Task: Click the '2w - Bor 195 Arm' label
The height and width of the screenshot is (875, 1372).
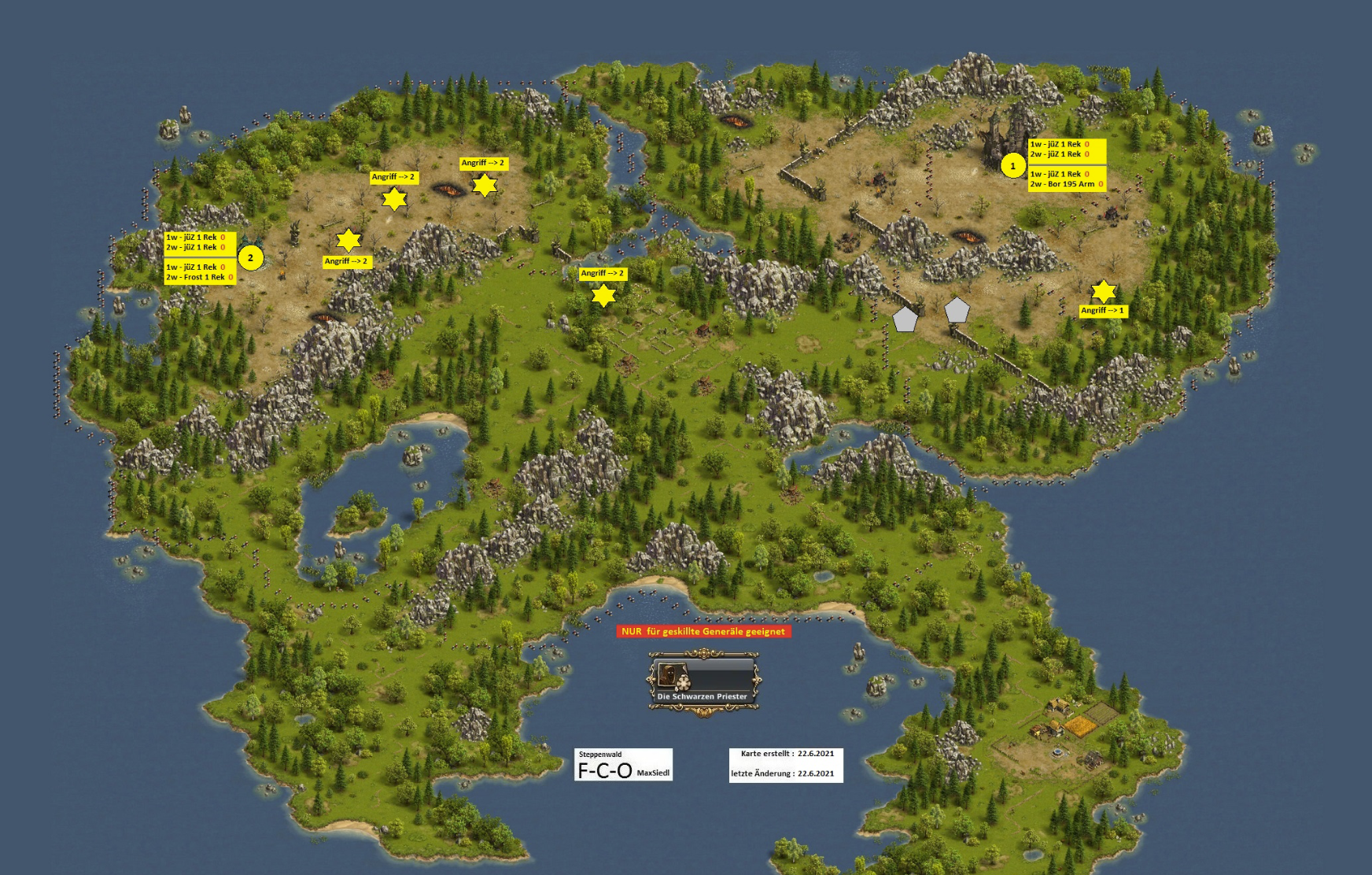Action: pos(1066,184)
